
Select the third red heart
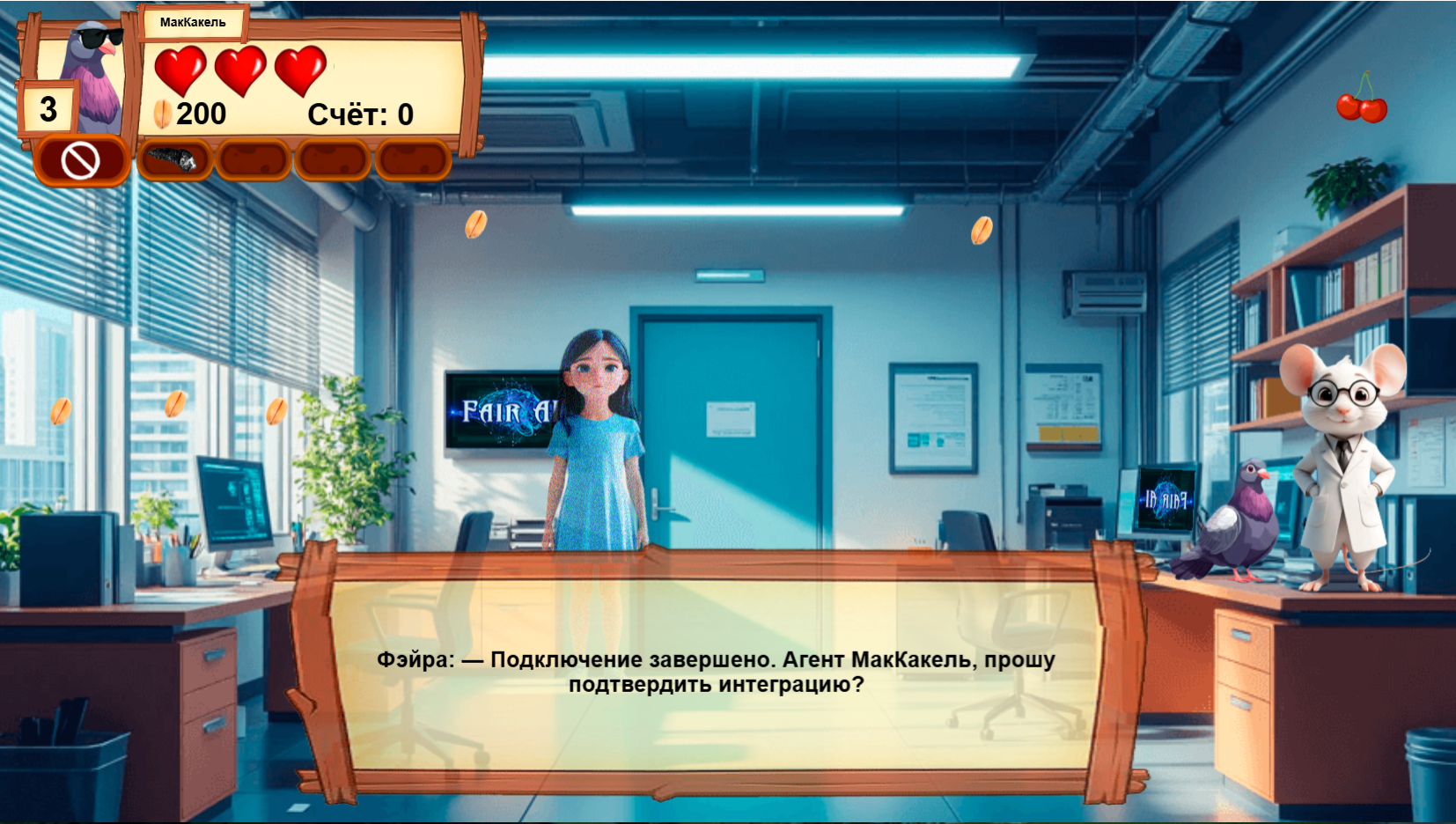point(300,67)
